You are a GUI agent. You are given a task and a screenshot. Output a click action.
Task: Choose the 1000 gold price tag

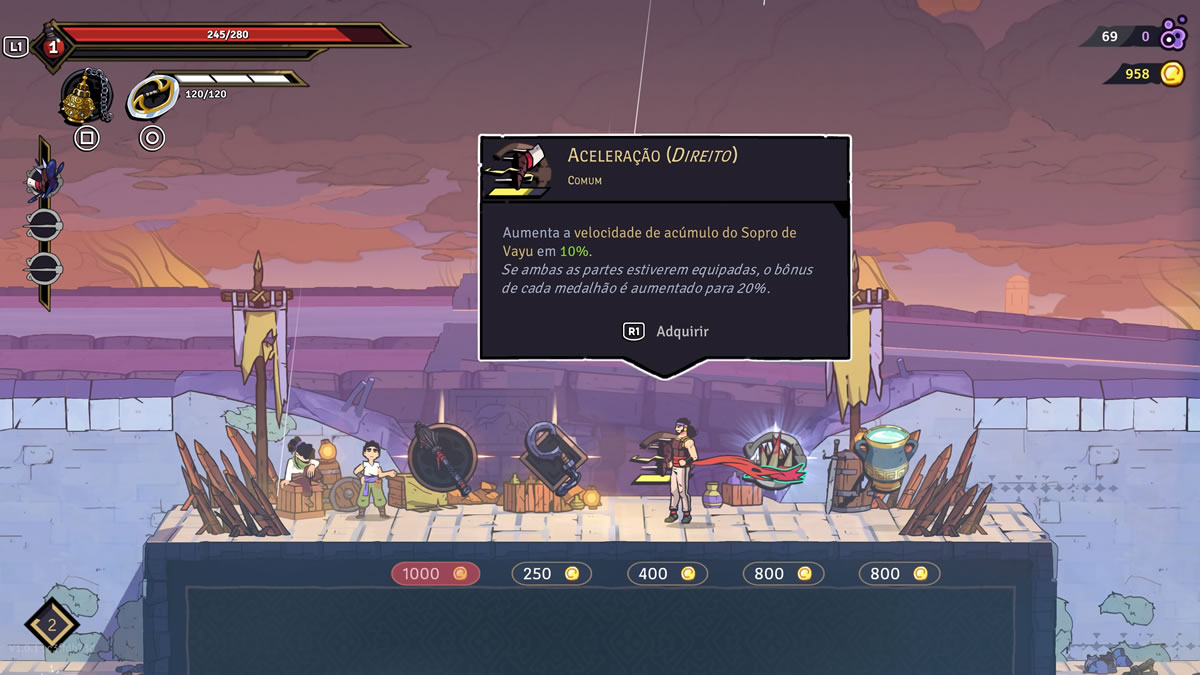(x=435, y=573)
